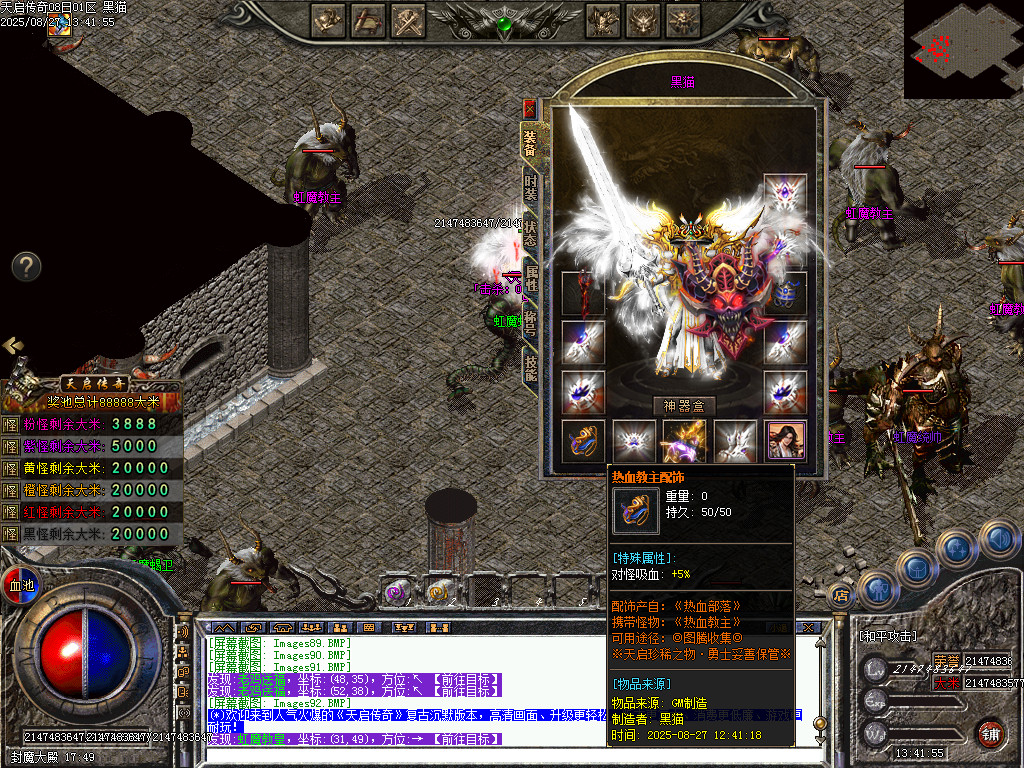This screenshot has width=1024, height=768.
Task: Toggle the sound speaker button
Action: click(999, 539)
